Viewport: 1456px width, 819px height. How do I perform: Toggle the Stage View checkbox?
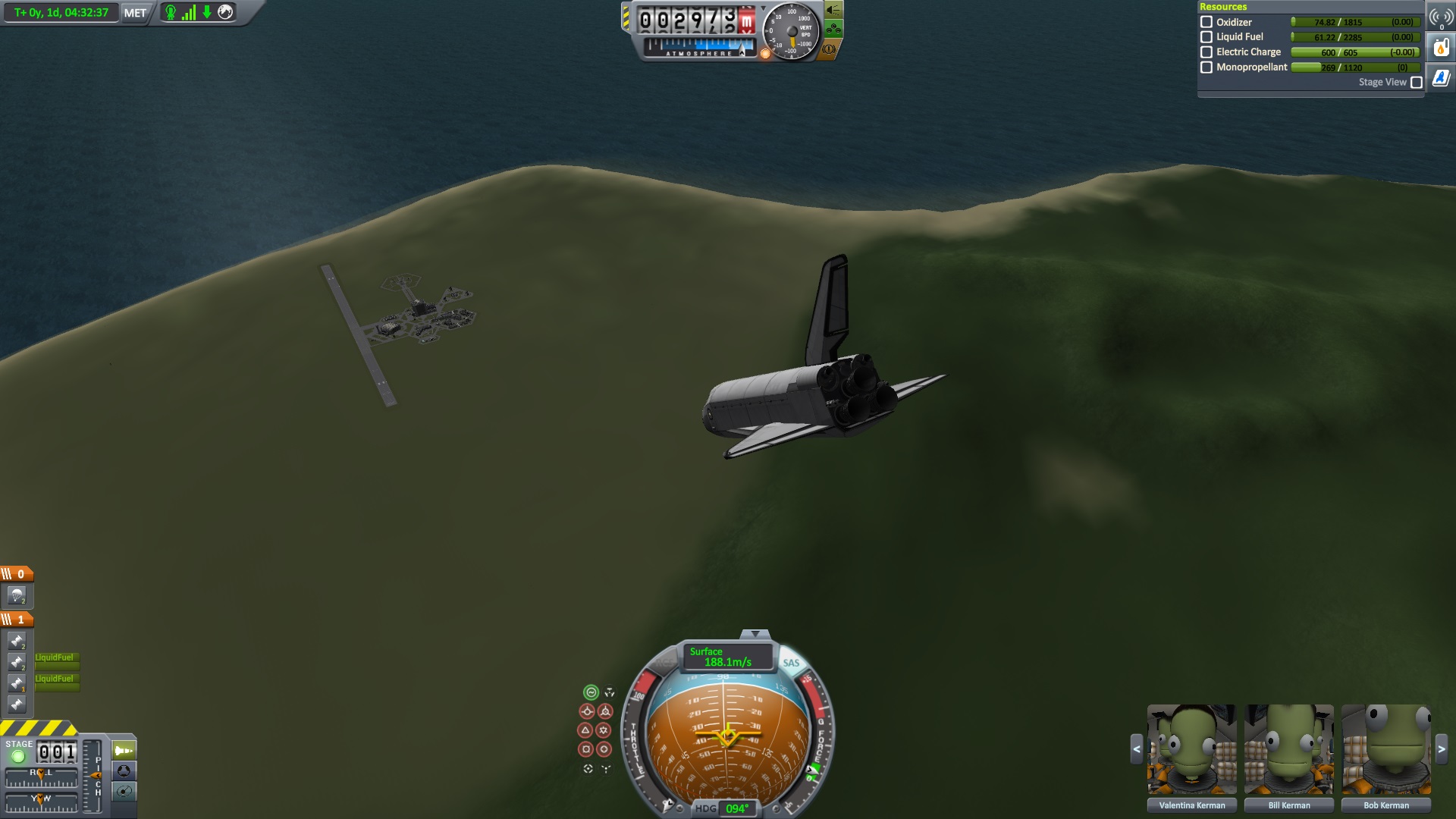coord(1416,83)
